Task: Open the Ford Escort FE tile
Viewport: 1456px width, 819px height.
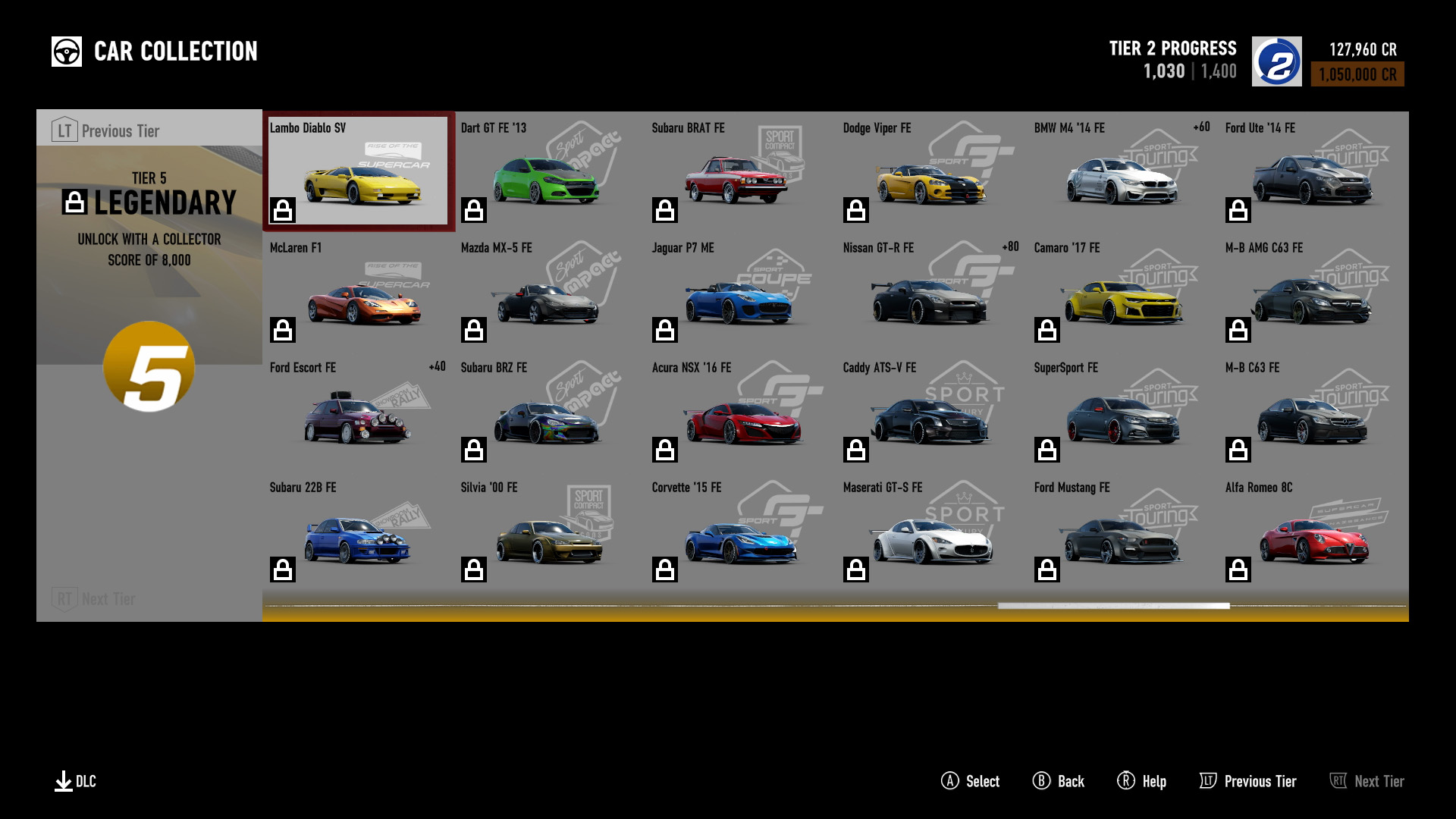Action: click(359, 411)
